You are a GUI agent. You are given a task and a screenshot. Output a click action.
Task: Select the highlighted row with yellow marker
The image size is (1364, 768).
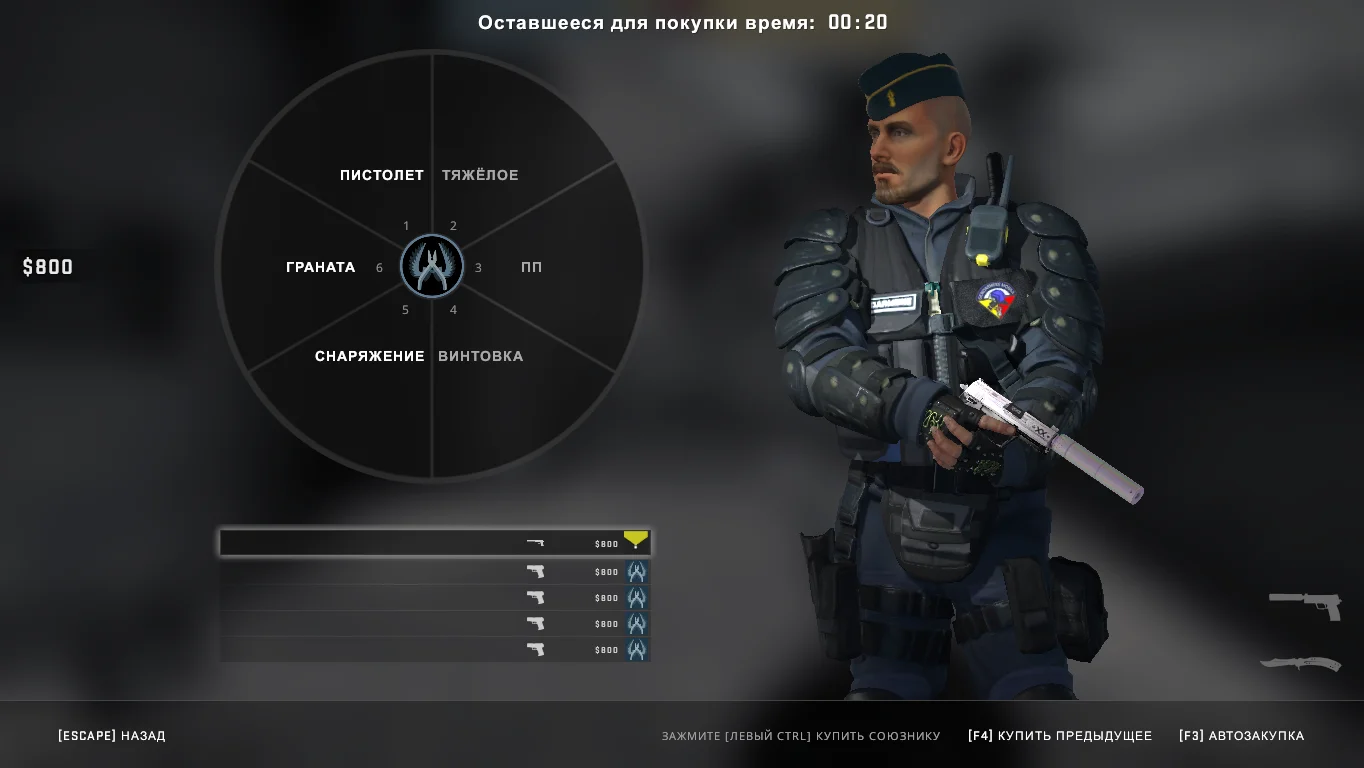434,543
